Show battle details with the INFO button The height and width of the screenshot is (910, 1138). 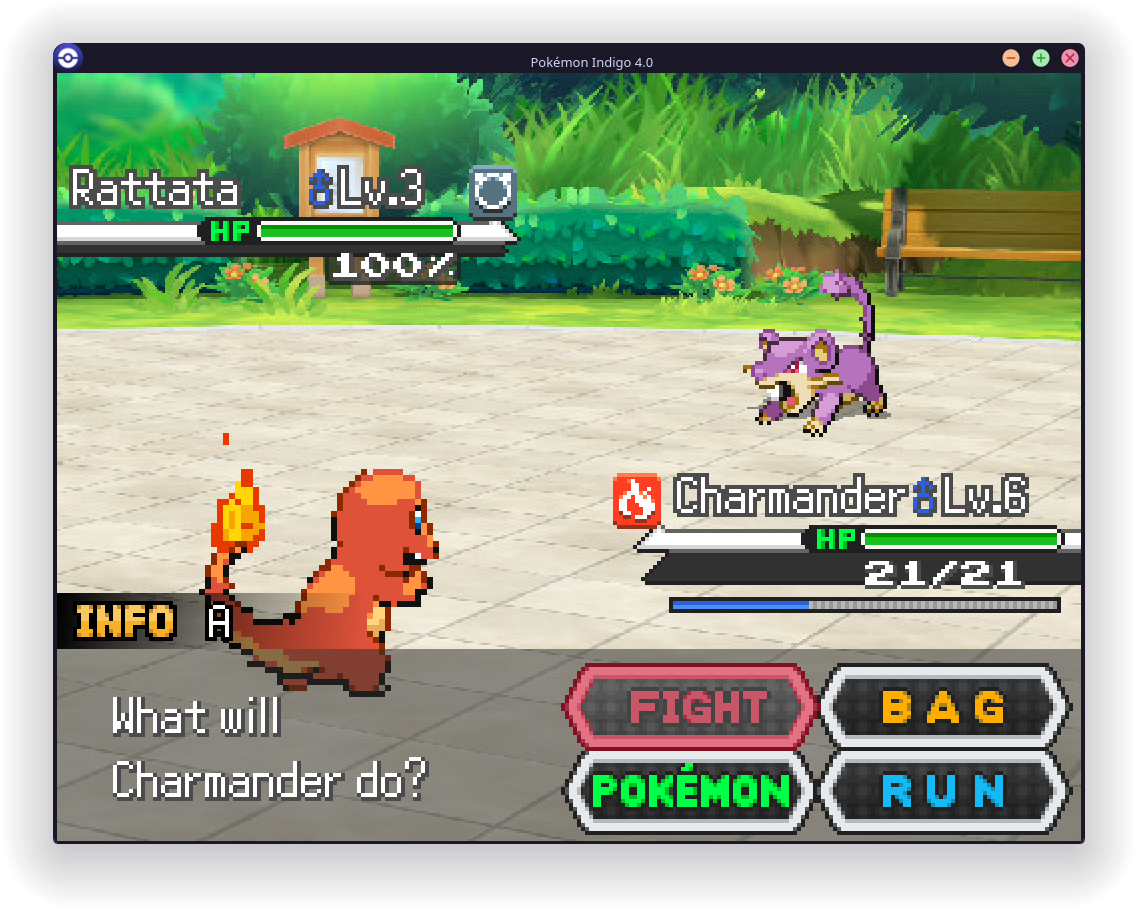(126, 622)
